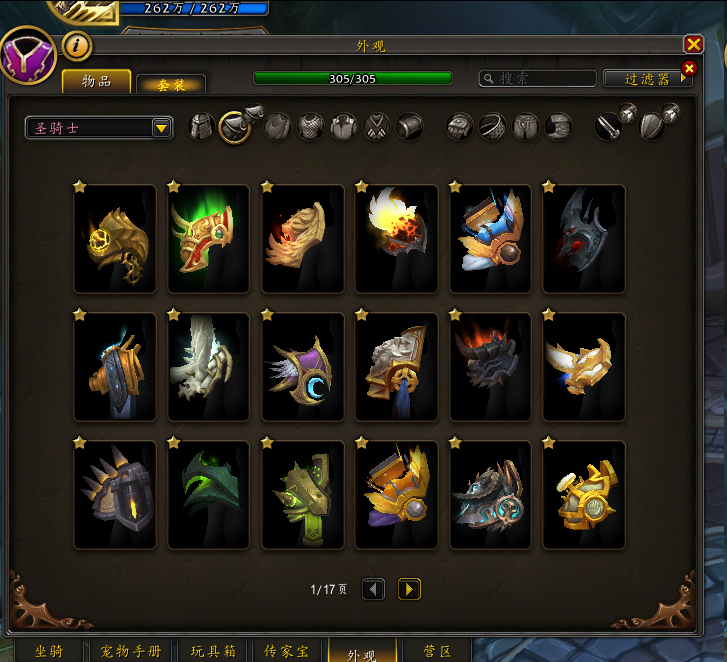The width and height of the screenshot is (727, 662).
Task: Go to the previous appearance page
Action: click(373, 589)
